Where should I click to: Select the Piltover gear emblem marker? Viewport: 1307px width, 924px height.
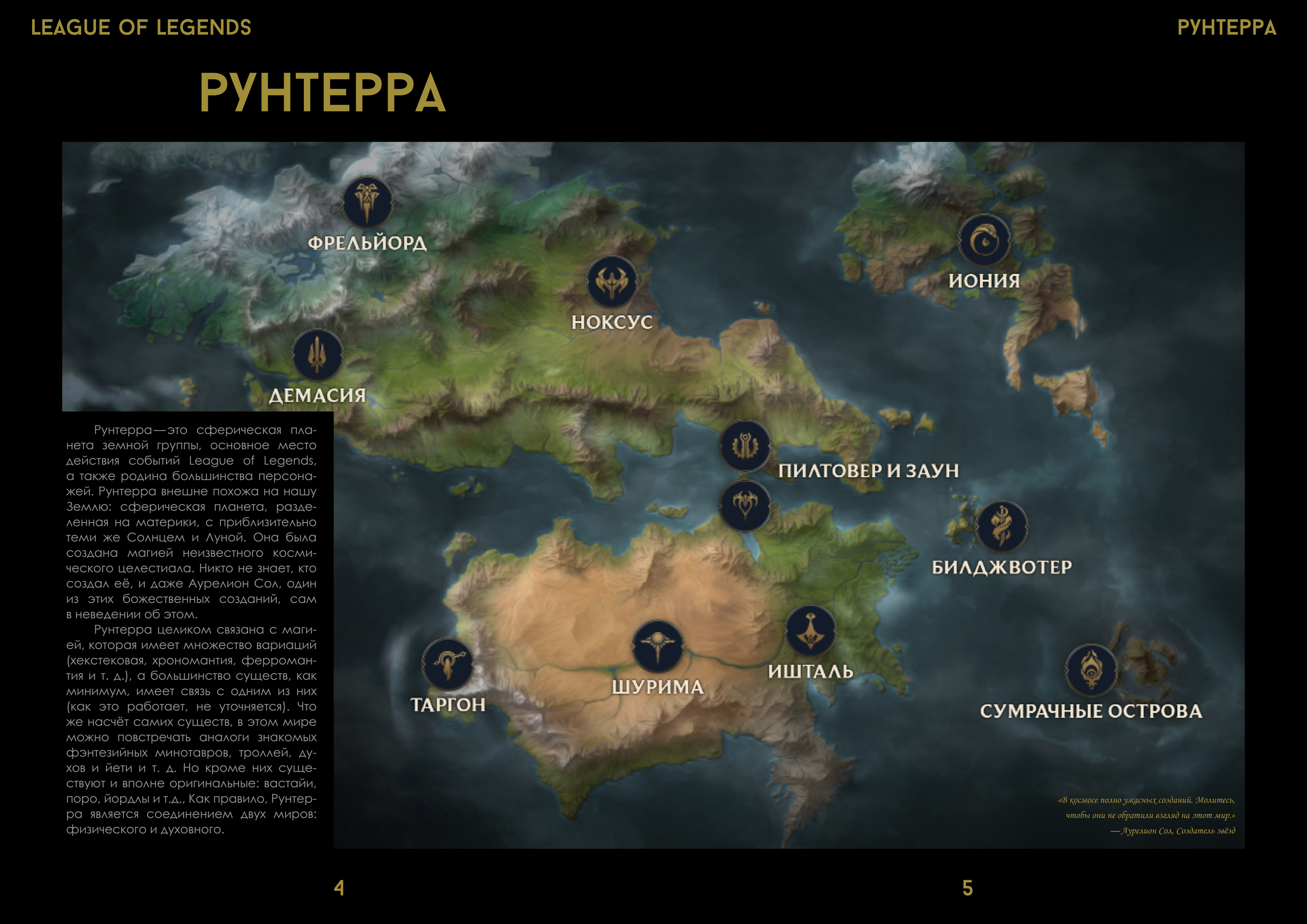coord(744,446)
